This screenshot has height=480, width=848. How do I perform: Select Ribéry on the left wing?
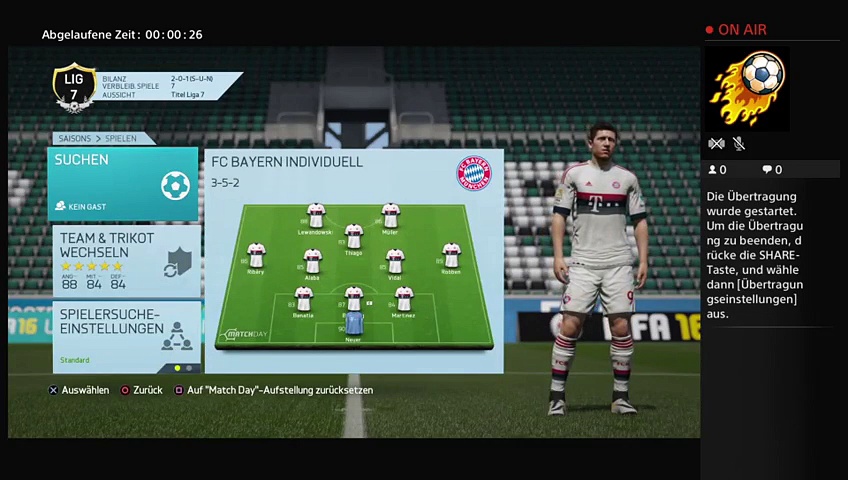[256, 255]
